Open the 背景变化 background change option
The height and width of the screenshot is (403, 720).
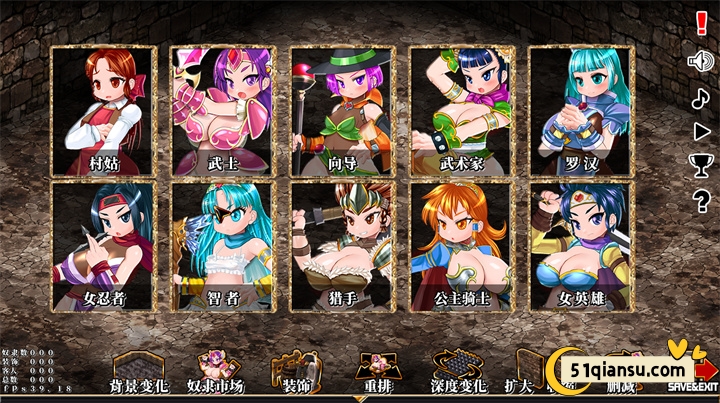[140, 373]
